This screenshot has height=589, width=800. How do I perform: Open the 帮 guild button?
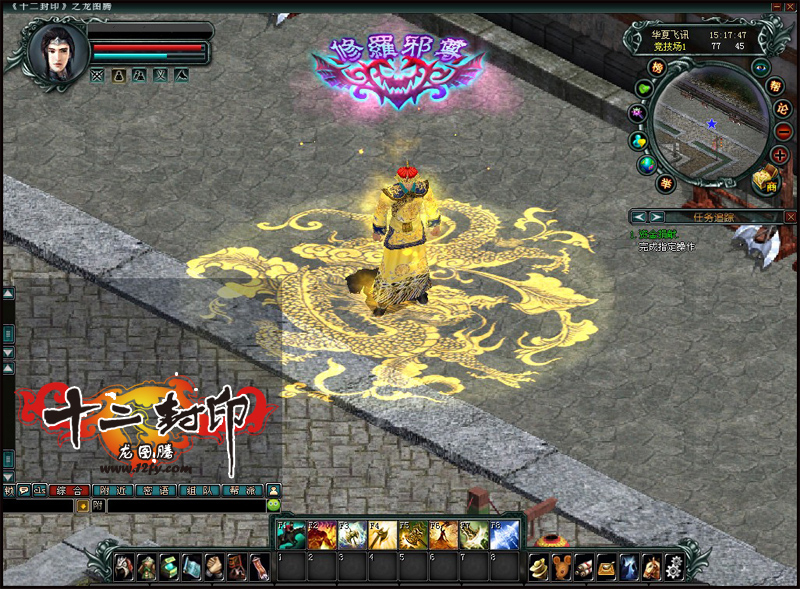click(x=774, y=86)
